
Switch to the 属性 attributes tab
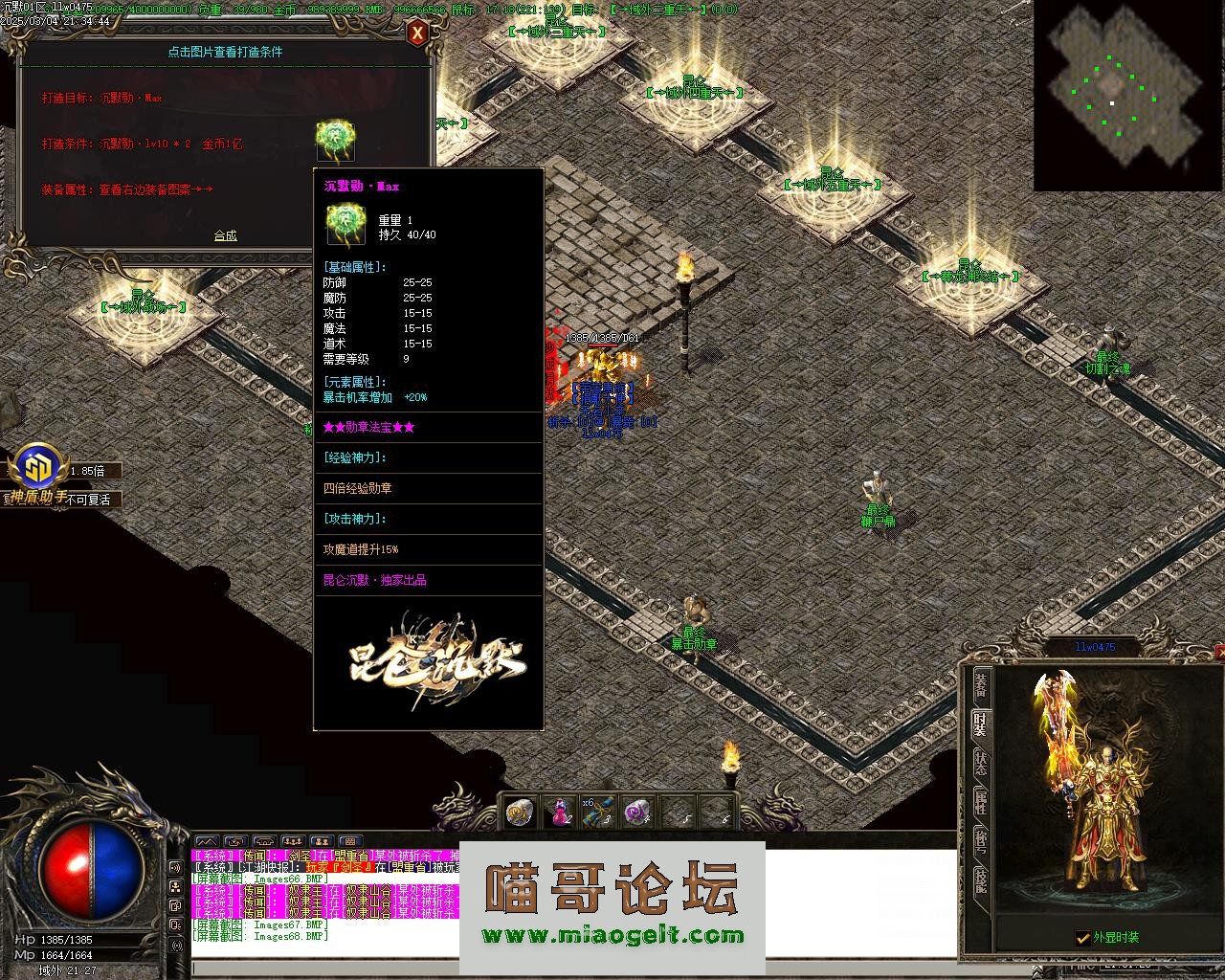click(981, 802)
